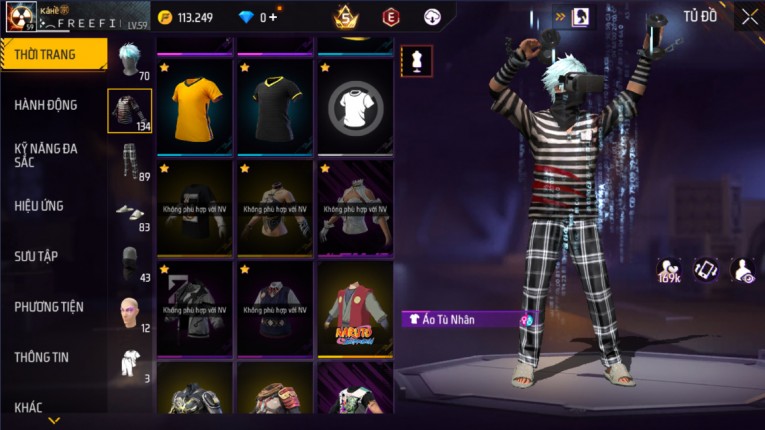The image size is (765, 430).
Task: Switch to the THÔNG TIN tab
Action: point(40,357)
